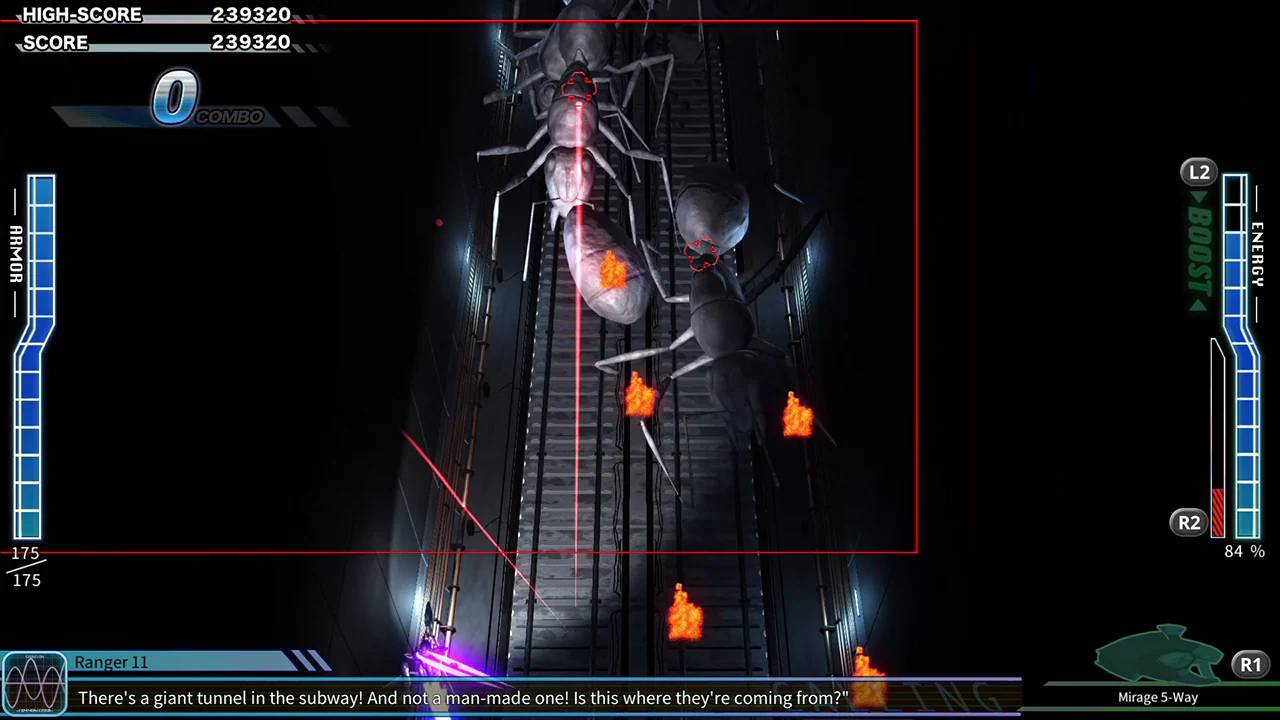
Task: Open the weapon selector labeled Mirage 5-Way
Action: (1157, 697)
